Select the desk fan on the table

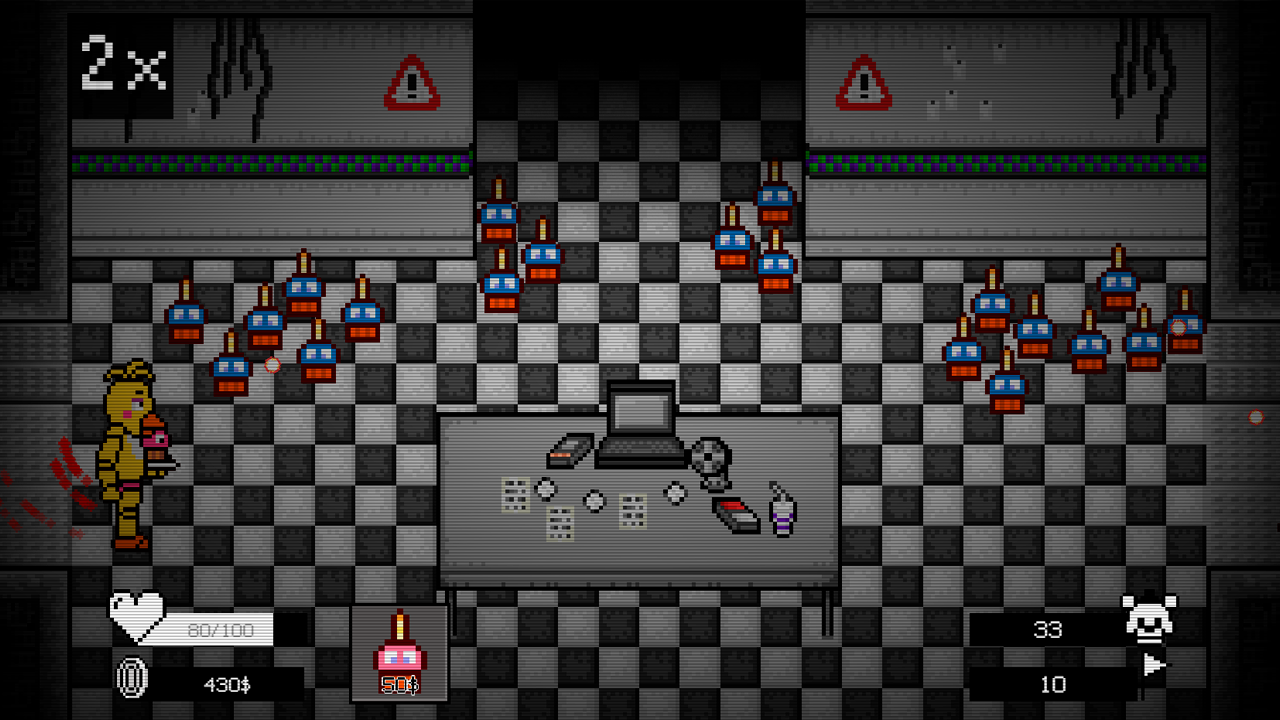(x=711, y=458)
